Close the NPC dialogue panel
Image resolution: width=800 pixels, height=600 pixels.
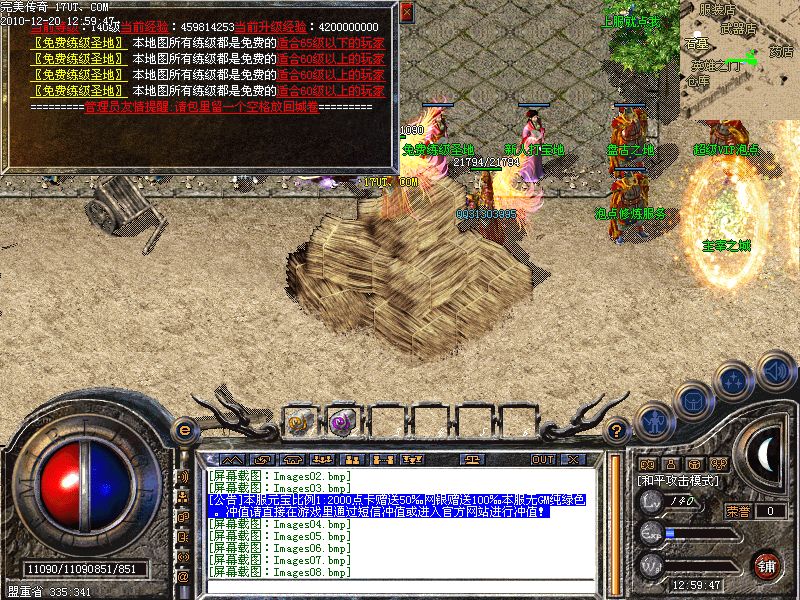(406, 13)
